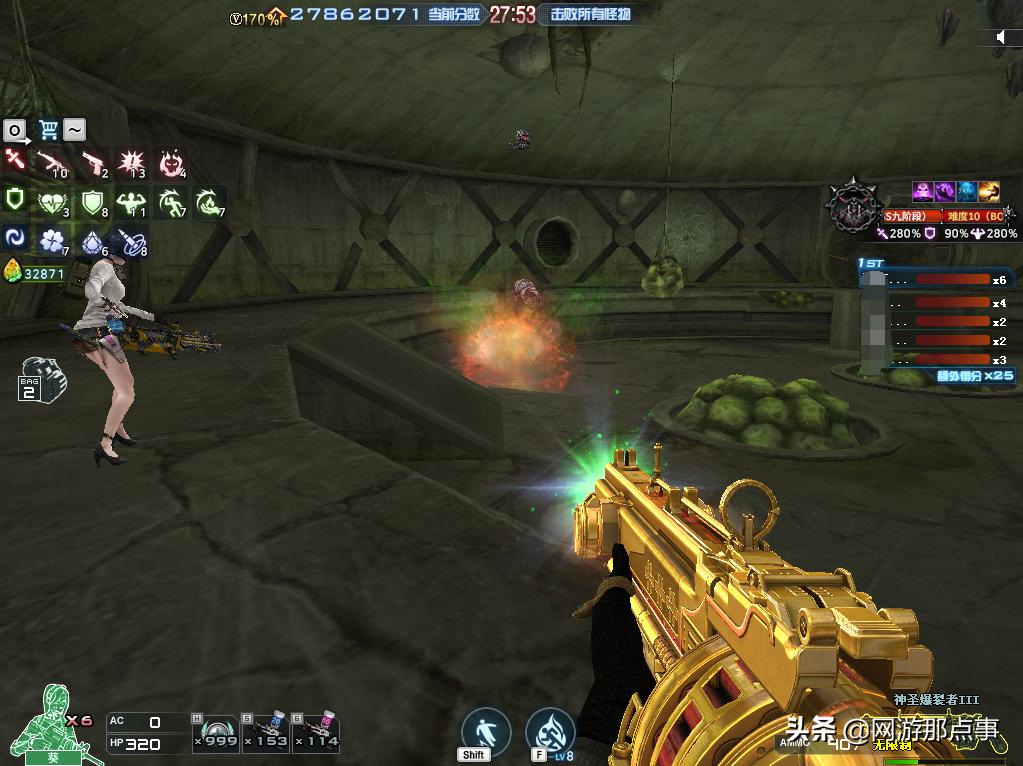
Task: Activate the blue flame LV8 skill
Action: click(x=549, y=731)
